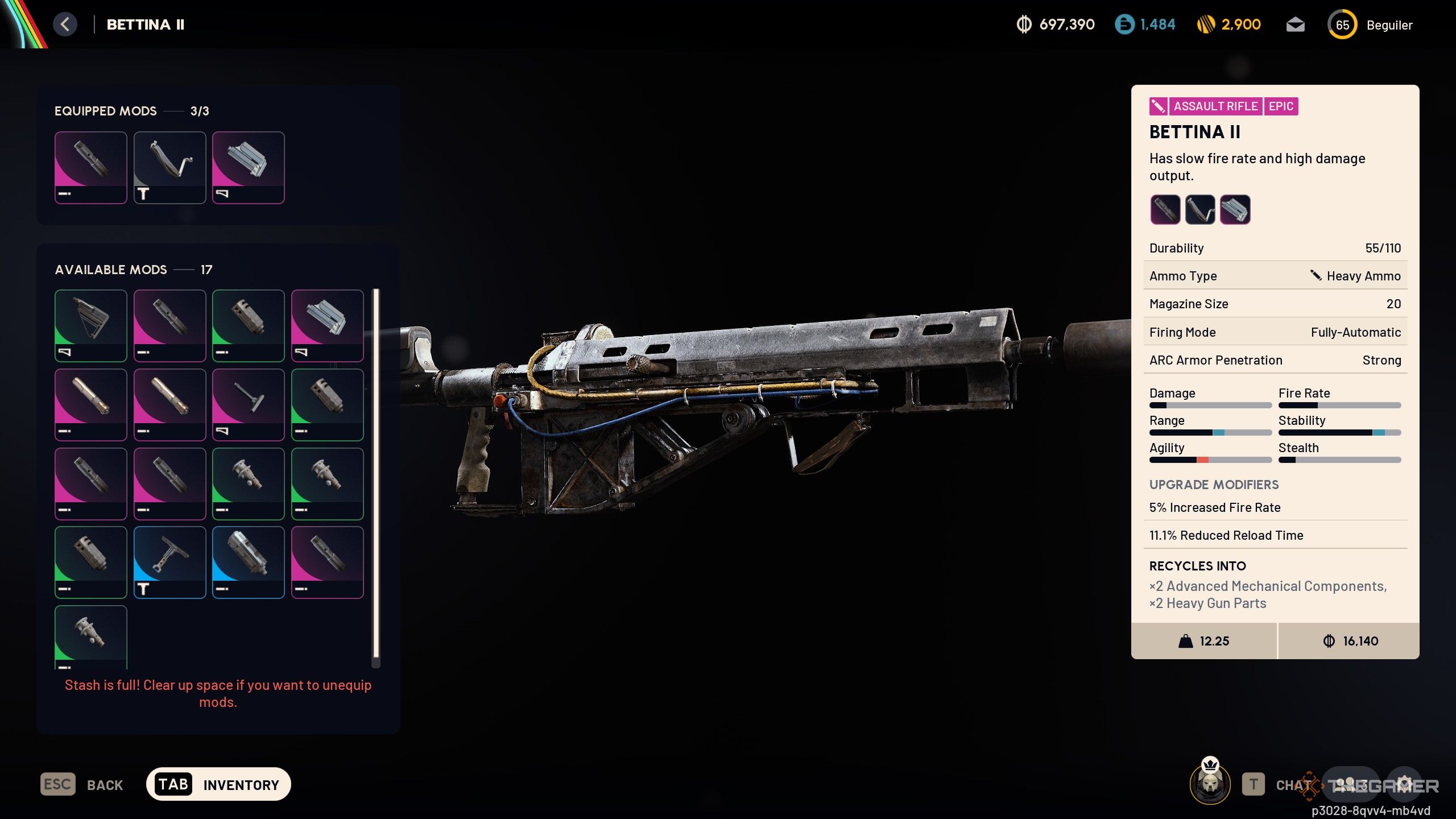
Task: Select the equipped silencer muzzle mod
Action: tap(91, 167)
